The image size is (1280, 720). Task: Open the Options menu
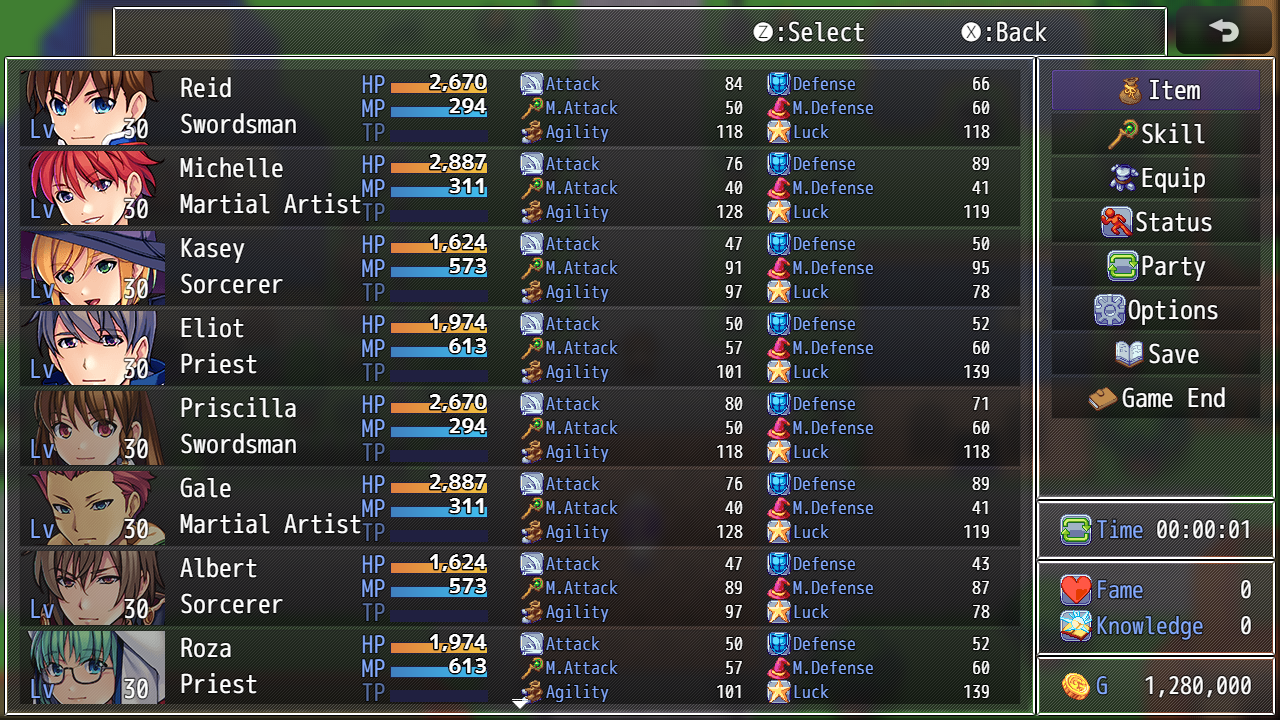[x=1155, y=310]
